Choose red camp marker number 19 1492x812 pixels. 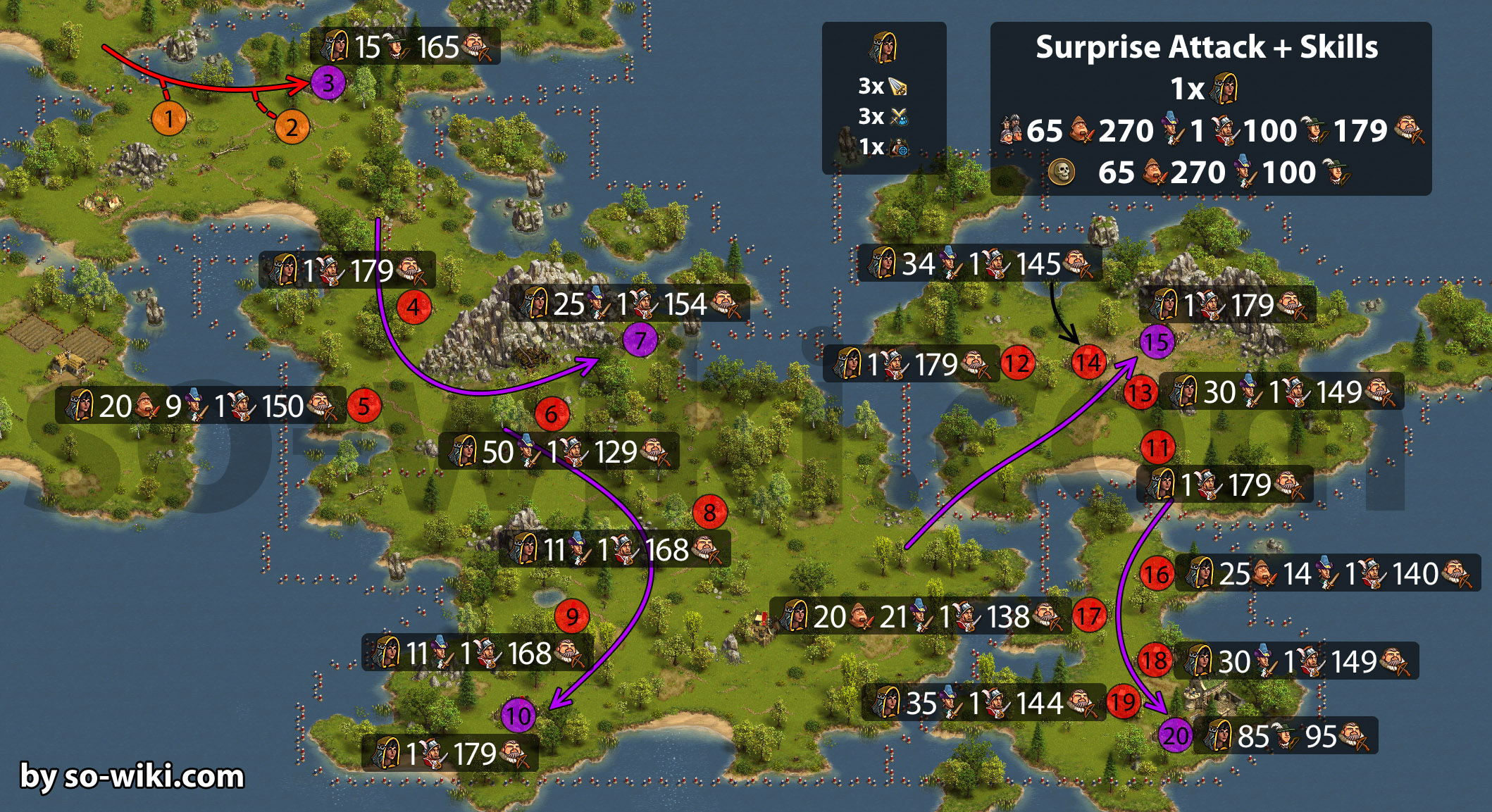1123,701
